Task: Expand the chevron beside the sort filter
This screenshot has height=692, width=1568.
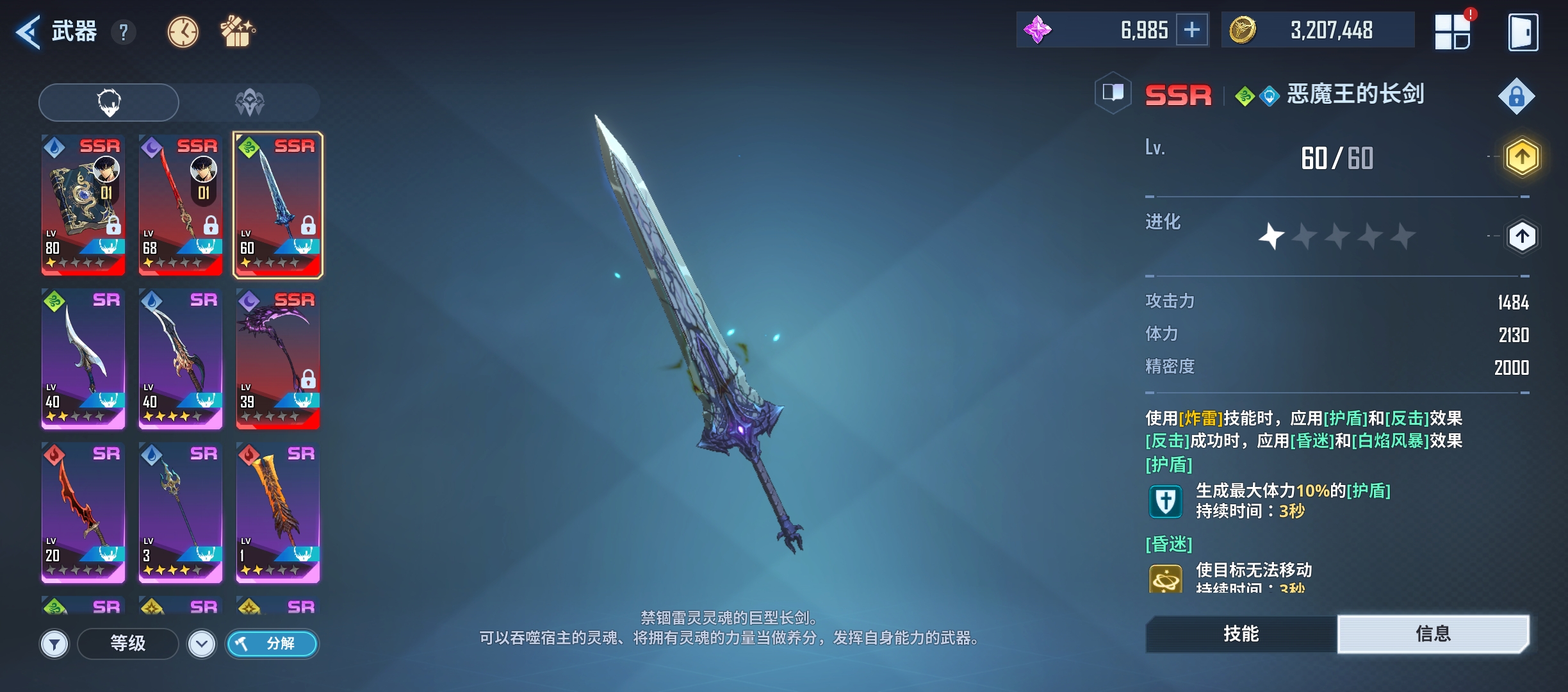Action: 202,645
